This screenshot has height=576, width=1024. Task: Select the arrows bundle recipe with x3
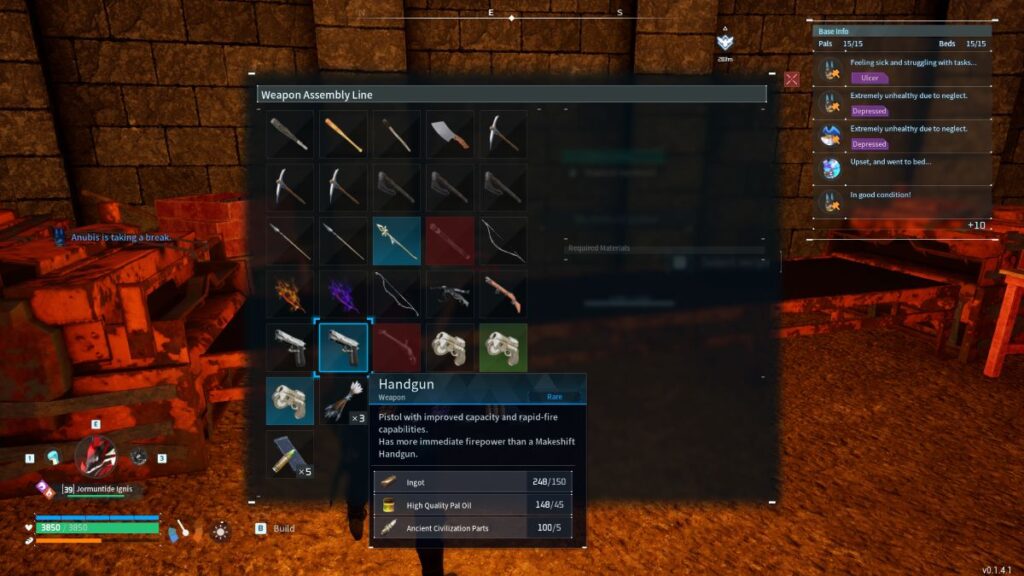(x=343, y=400)
